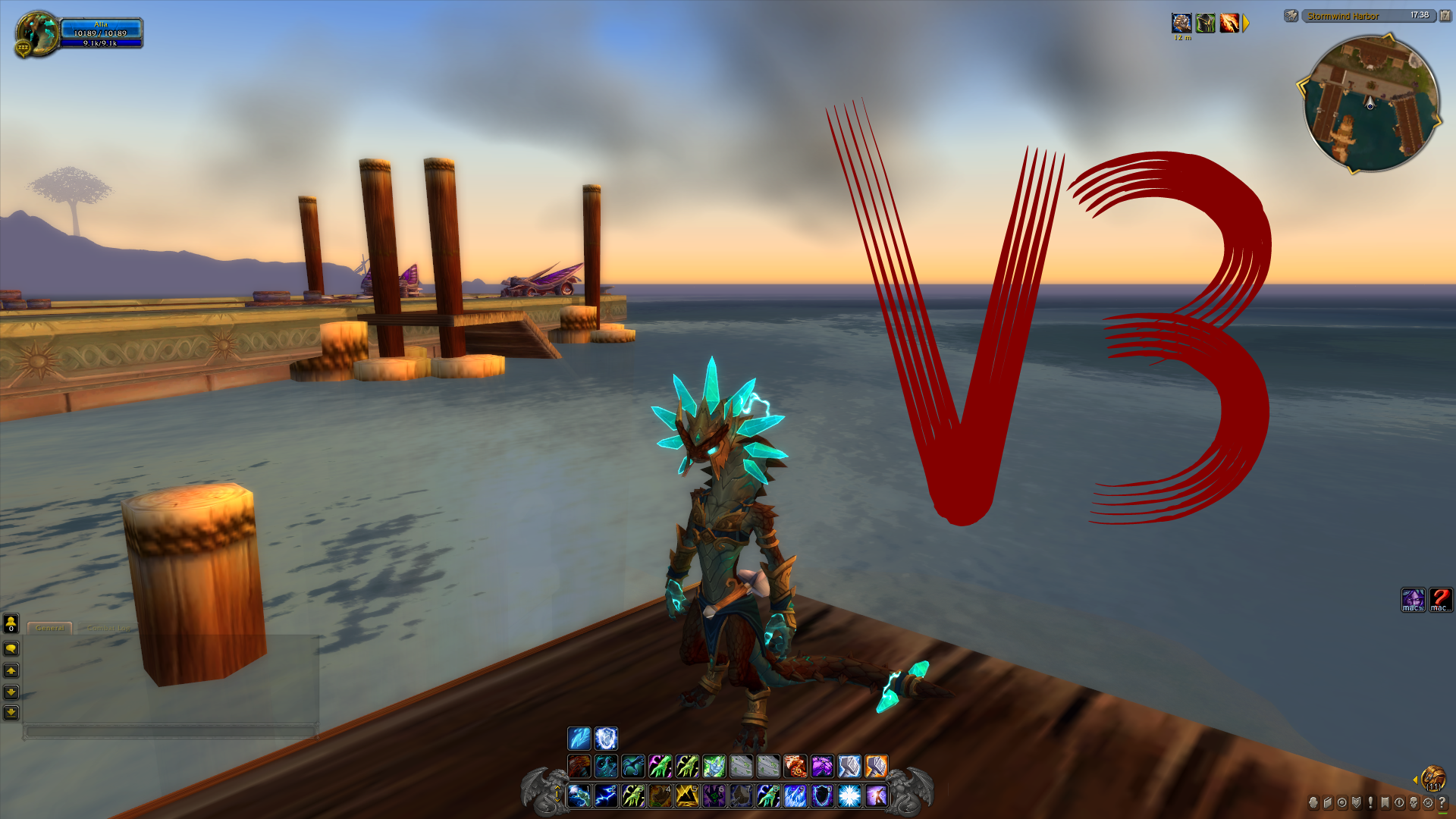Switch to the General chat tab

50,628
